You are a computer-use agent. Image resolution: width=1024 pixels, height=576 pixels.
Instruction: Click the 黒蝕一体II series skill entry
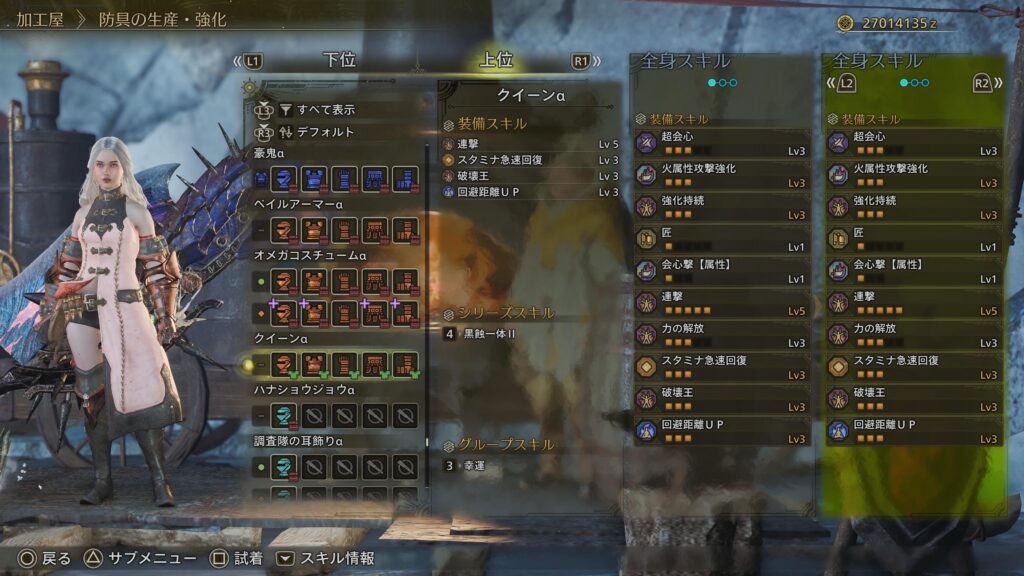(490, 333)
